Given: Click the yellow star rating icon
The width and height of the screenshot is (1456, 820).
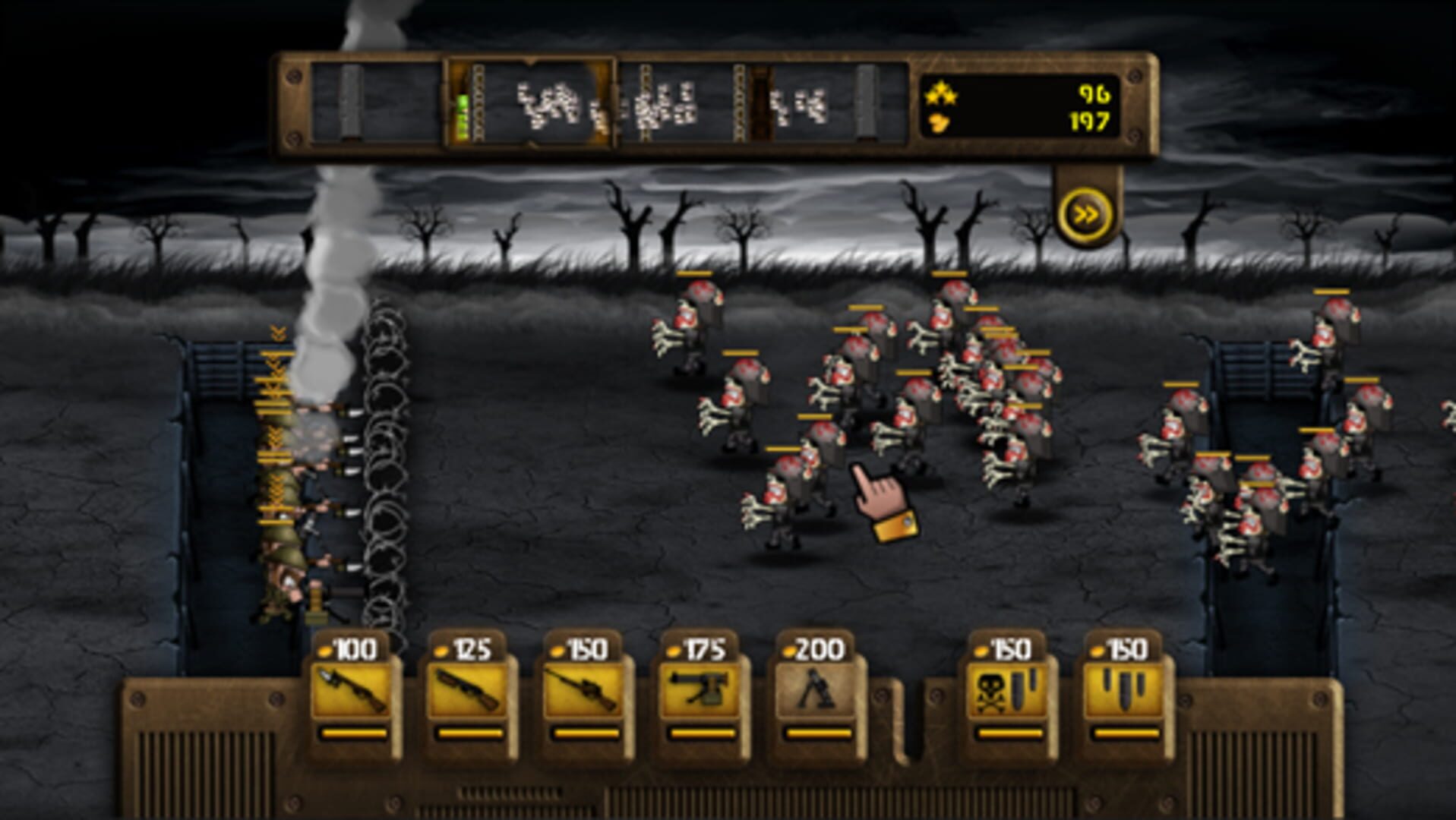Looking at the screenshot, I should coord(942,94).
